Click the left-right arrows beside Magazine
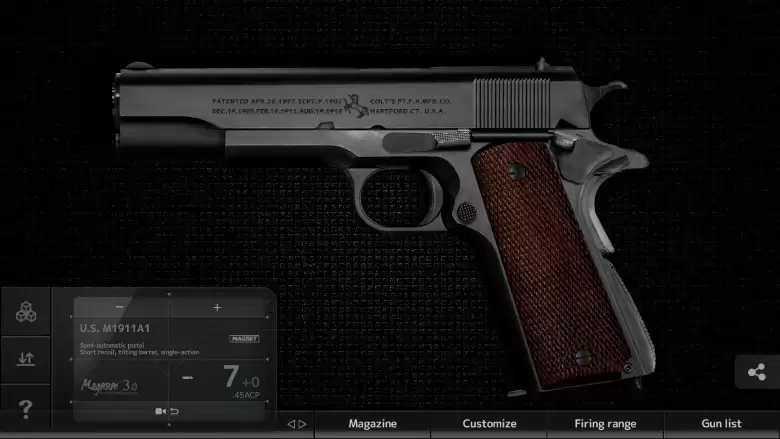The width and height of the screenshot is (780, 439). (x=297, y=424)
